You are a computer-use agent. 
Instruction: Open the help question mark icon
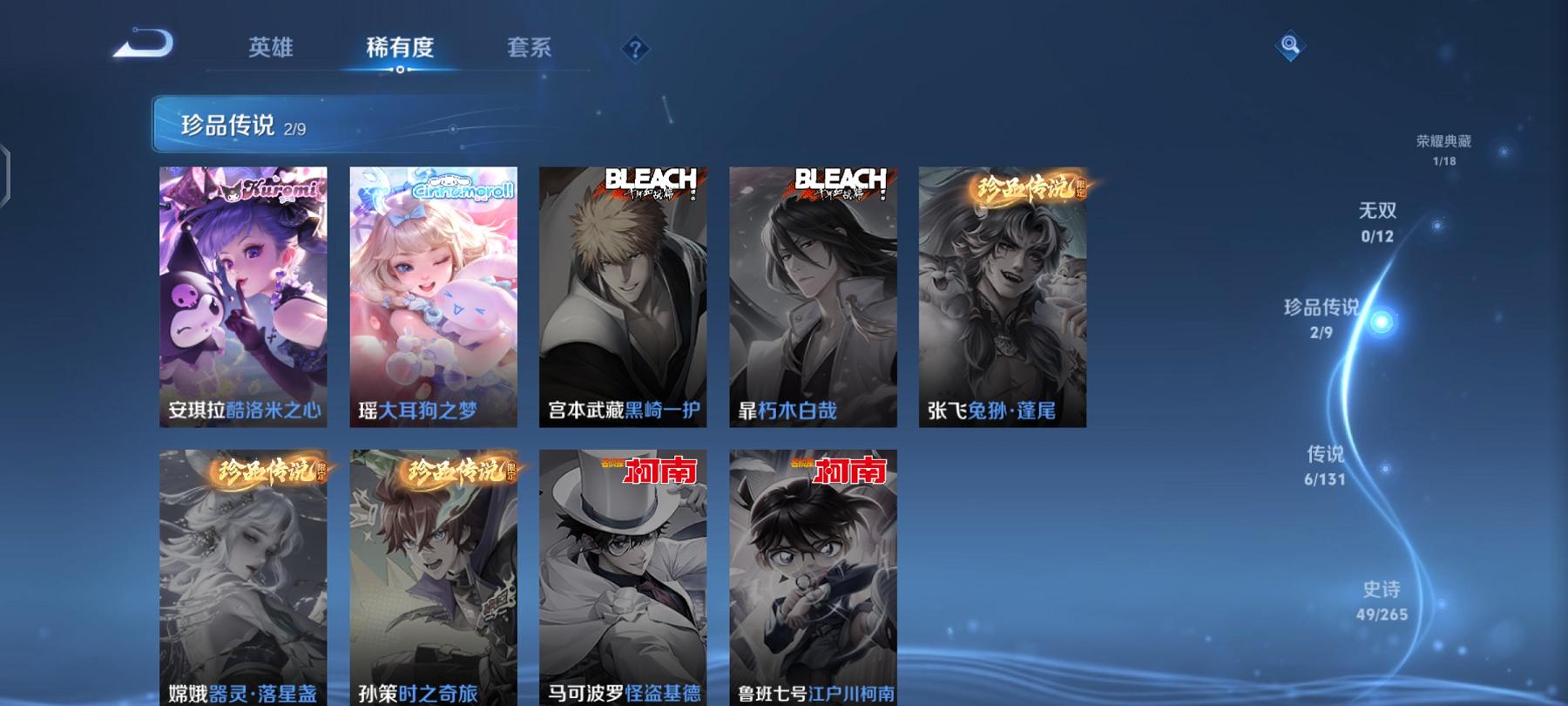[x=636, y=50]
